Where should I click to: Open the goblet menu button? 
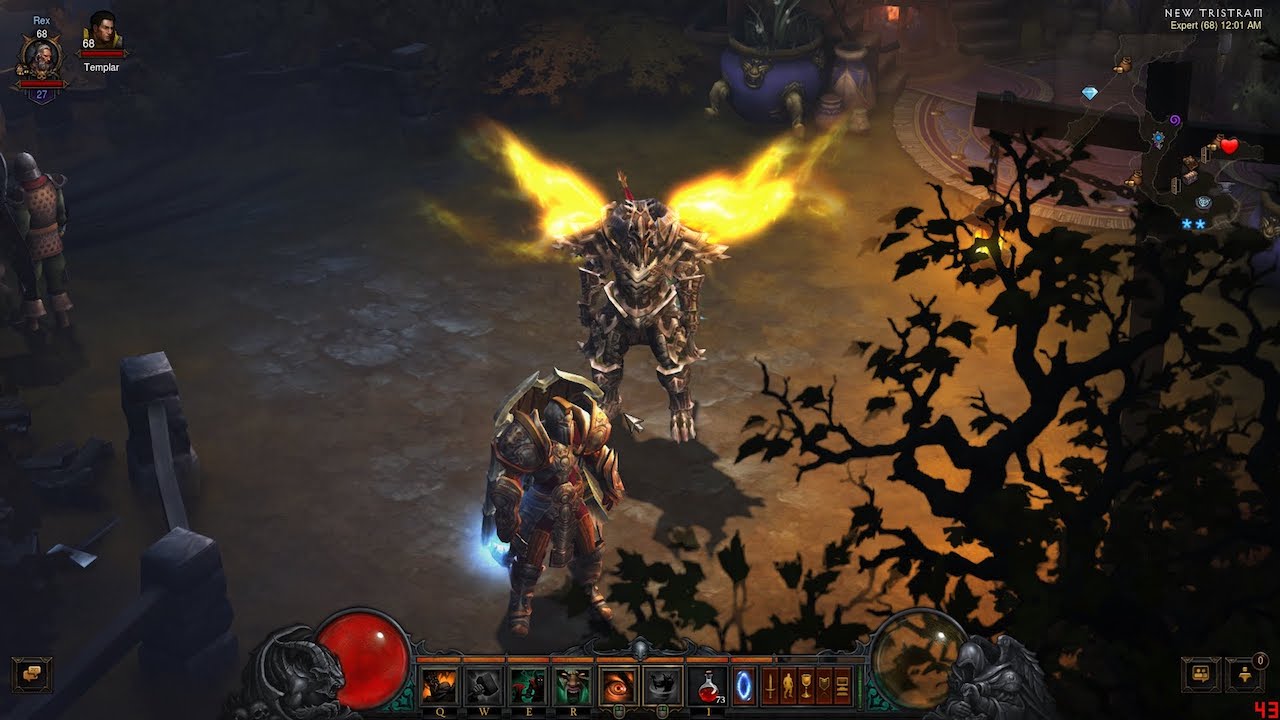[806, 687]
